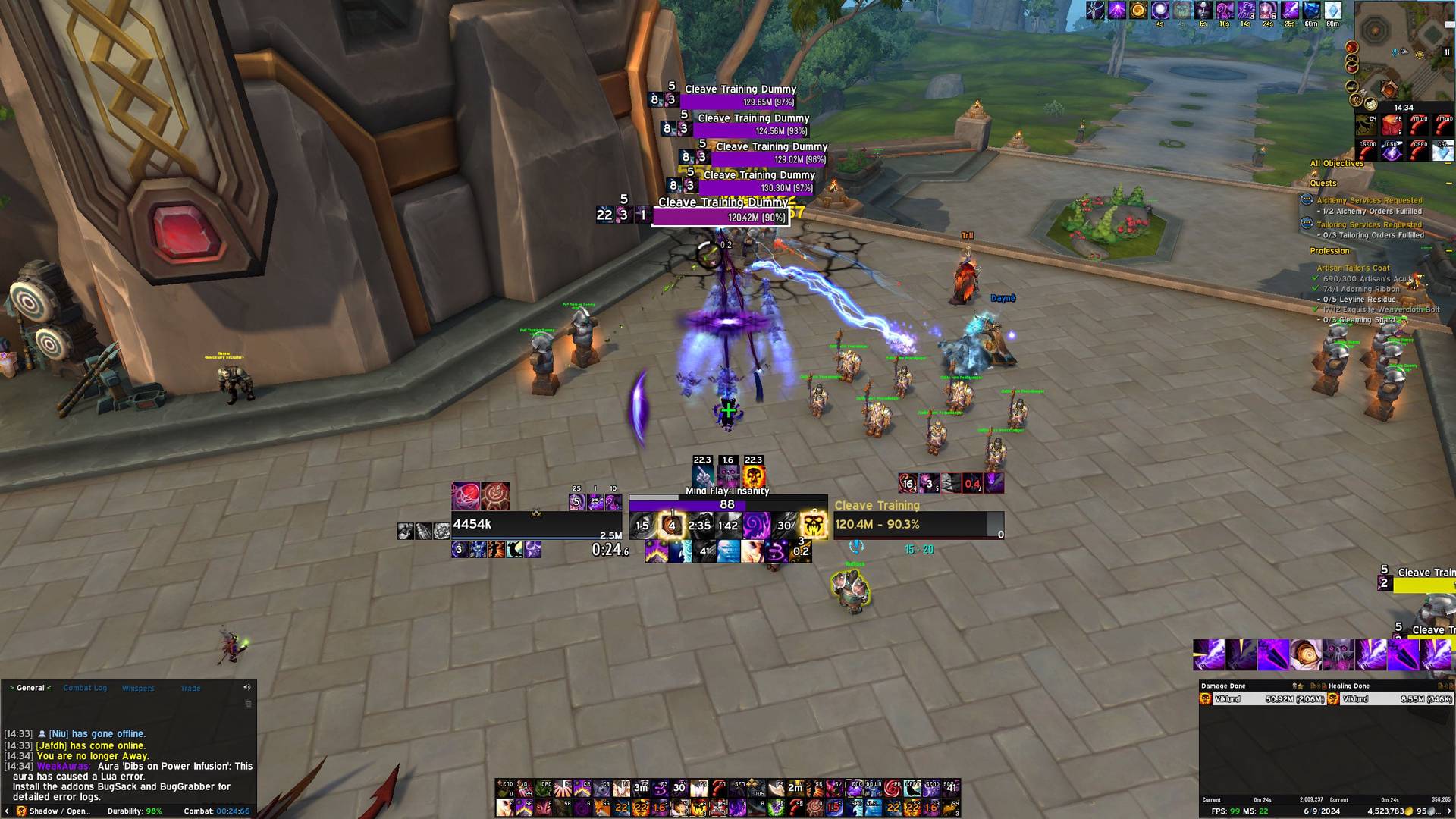This screenshot has height=819, width=1456.
Task: Select the Healing Done meter header
Action: pos(1349,686)
